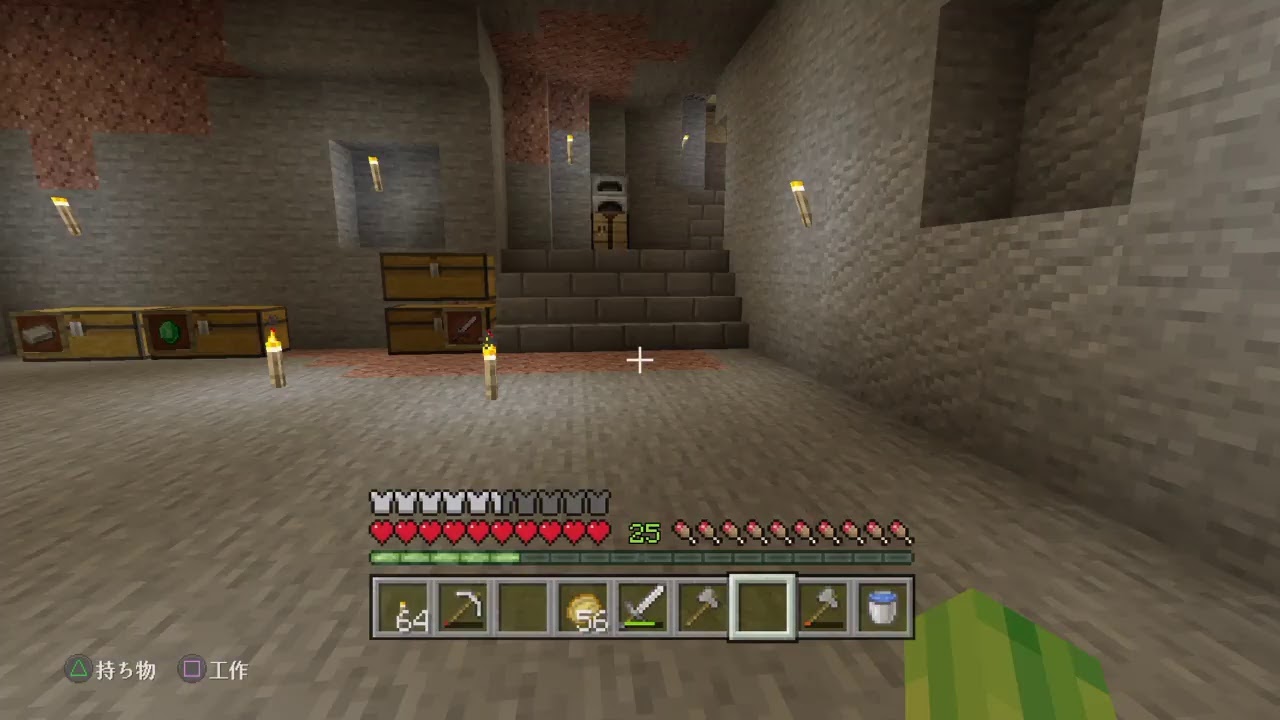Select the torch stack in hotbar slot one
Image resolution: width=1280 pixels, height=720 pixels.
pos(405,605)
